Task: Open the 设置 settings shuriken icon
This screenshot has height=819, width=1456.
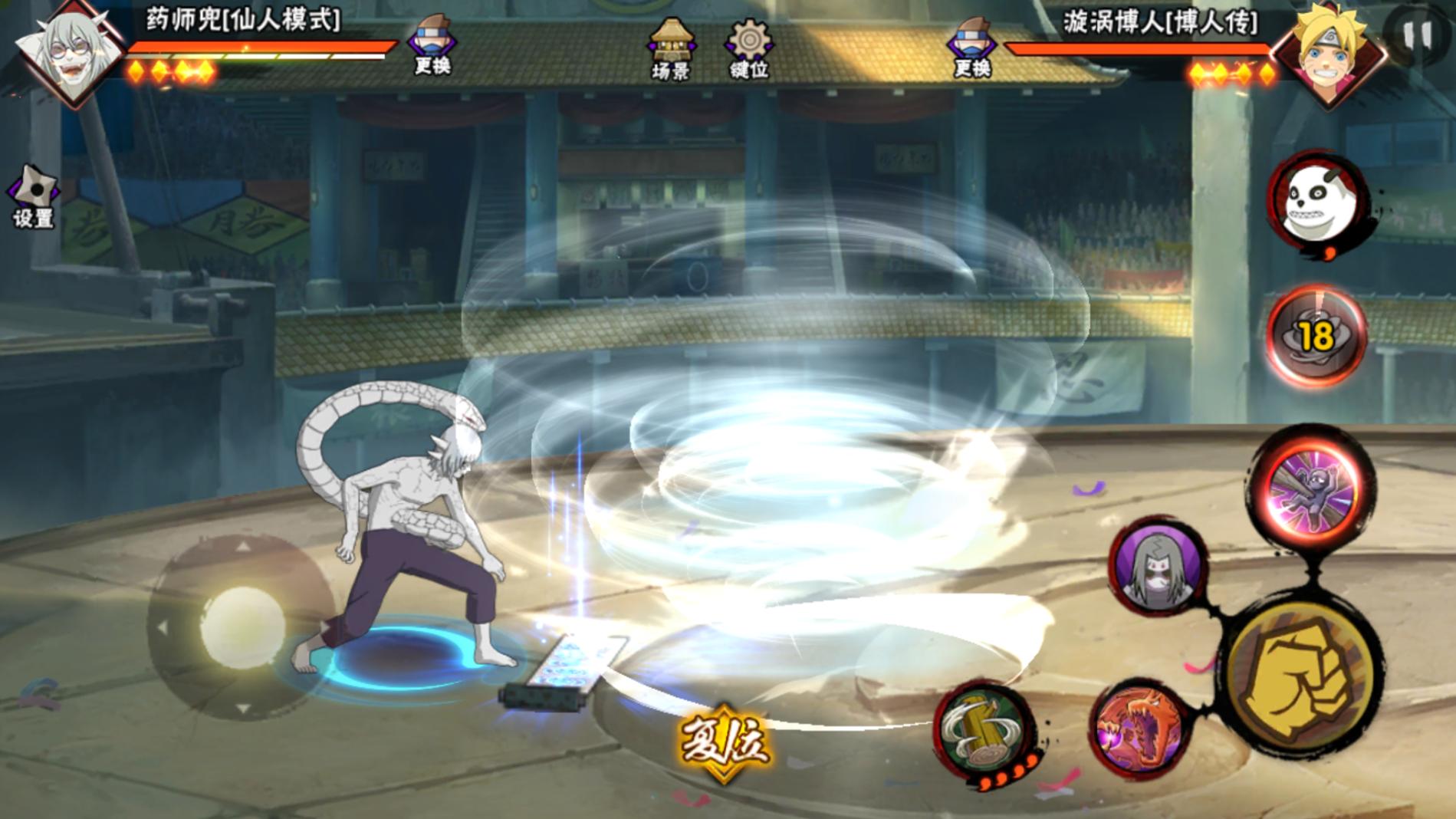Action: coord(34,197)
